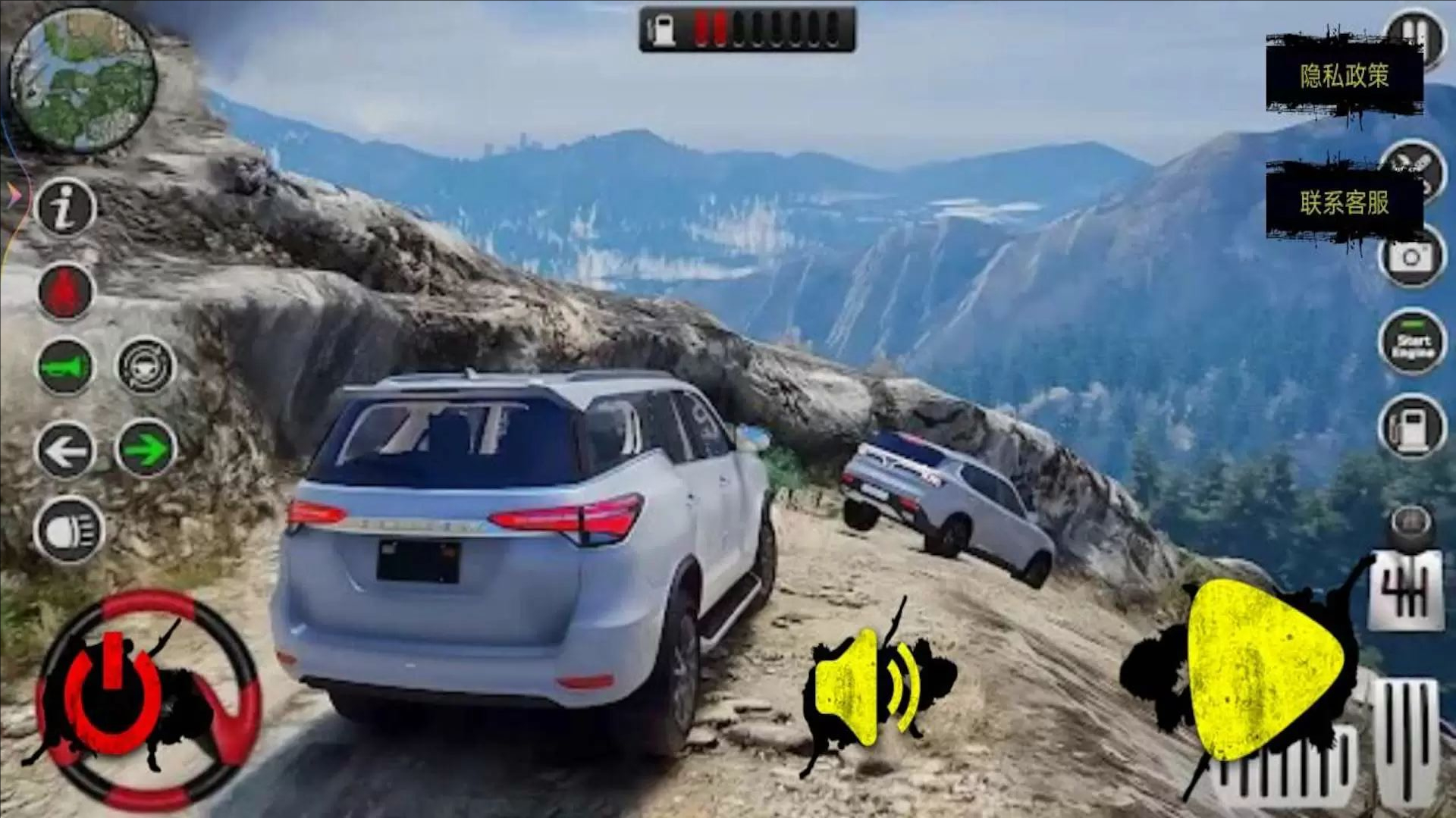Open the 隐私政策 privacy policy
The width and height of the screenshot is (1456, 818).
pos(1344,76)
